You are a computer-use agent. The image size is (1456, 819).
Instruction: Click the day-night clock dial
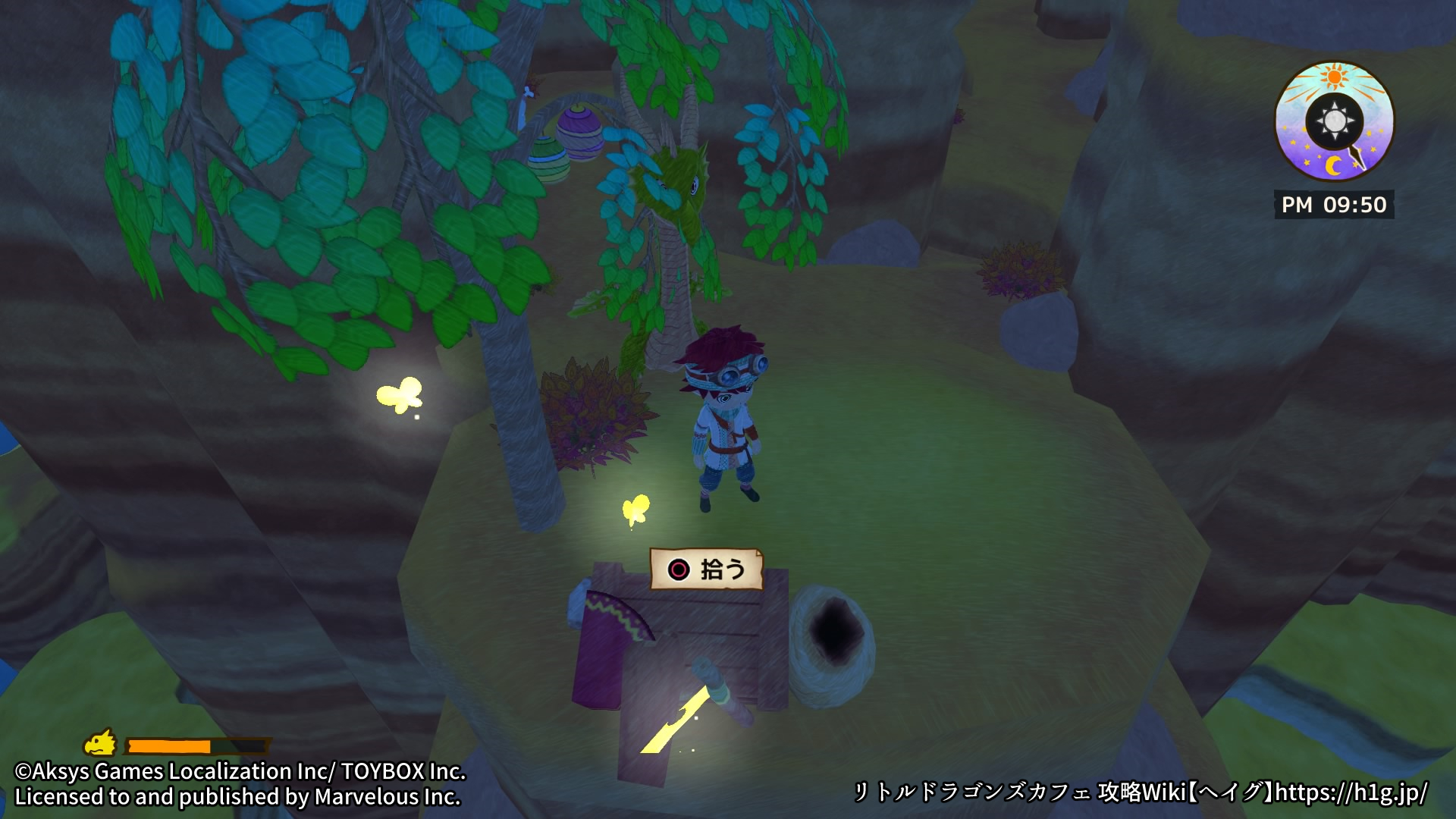1334,122
